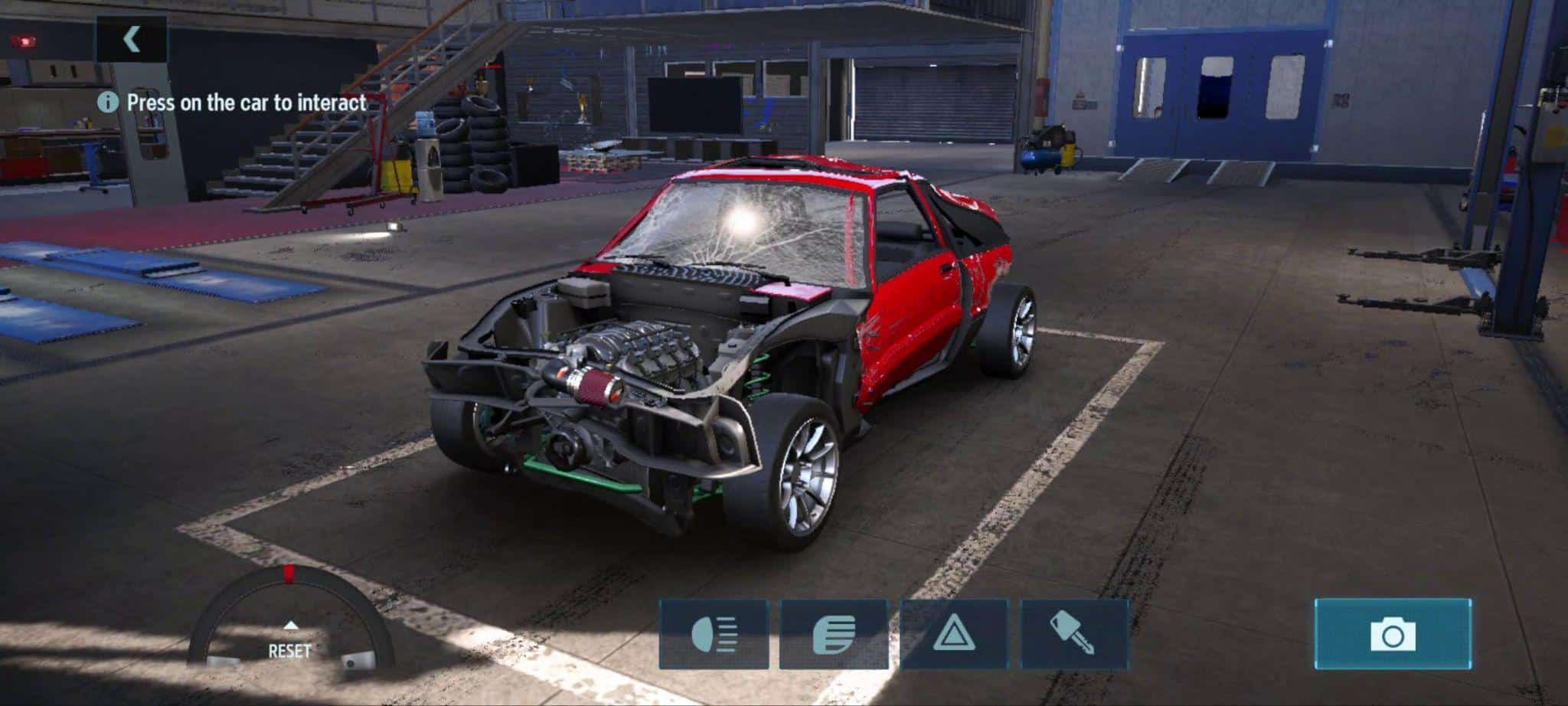
Task: Toggle the fog lights button
Action: [834, 635]
